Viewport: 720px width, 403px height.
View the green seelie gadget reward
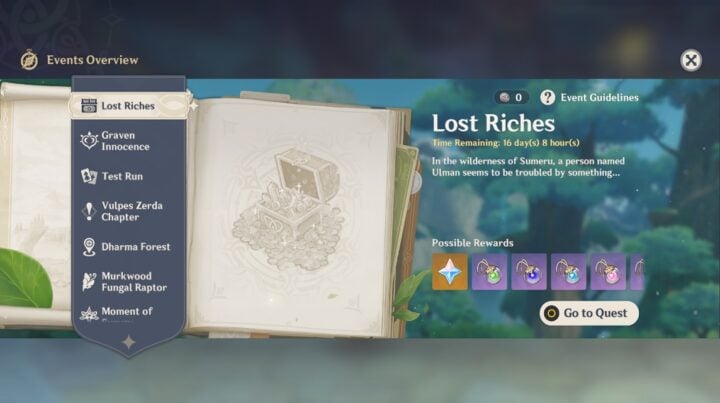pyautogui.click(x=489, y=272)
